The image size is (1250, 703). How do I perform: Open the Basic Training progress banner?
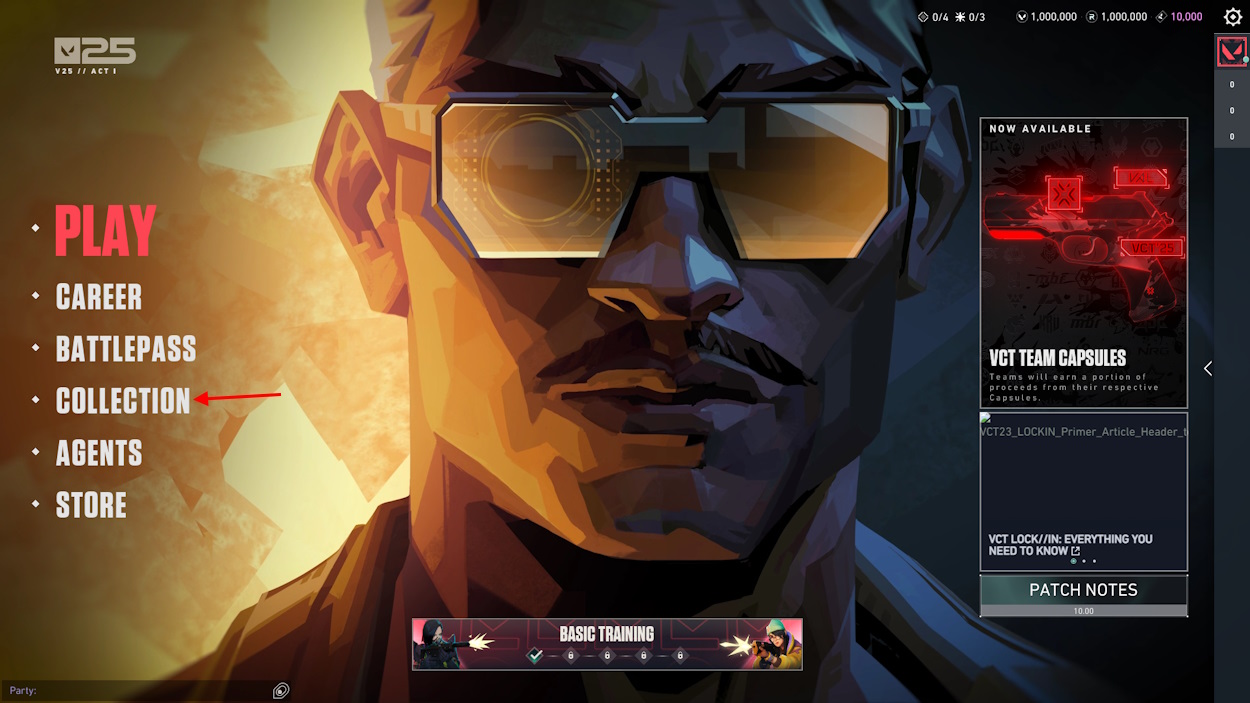pyautogui.click(x=607, y=644)
